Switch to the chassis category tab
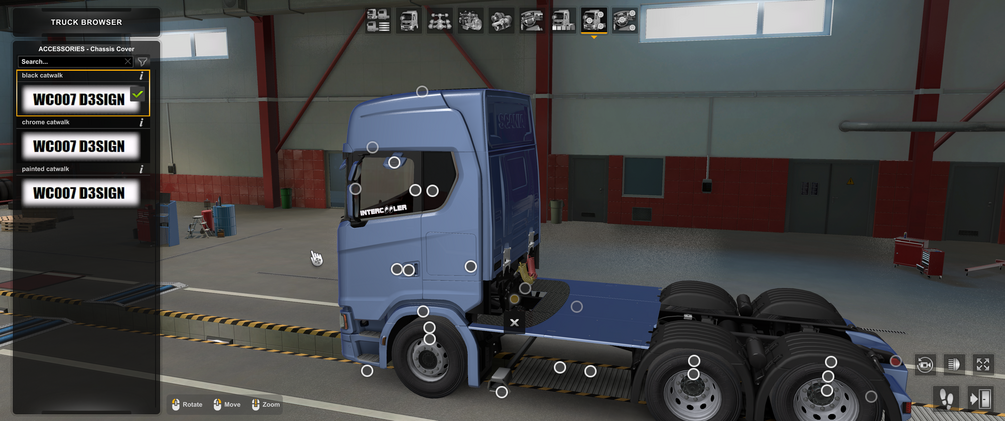 tap(439, 19)
